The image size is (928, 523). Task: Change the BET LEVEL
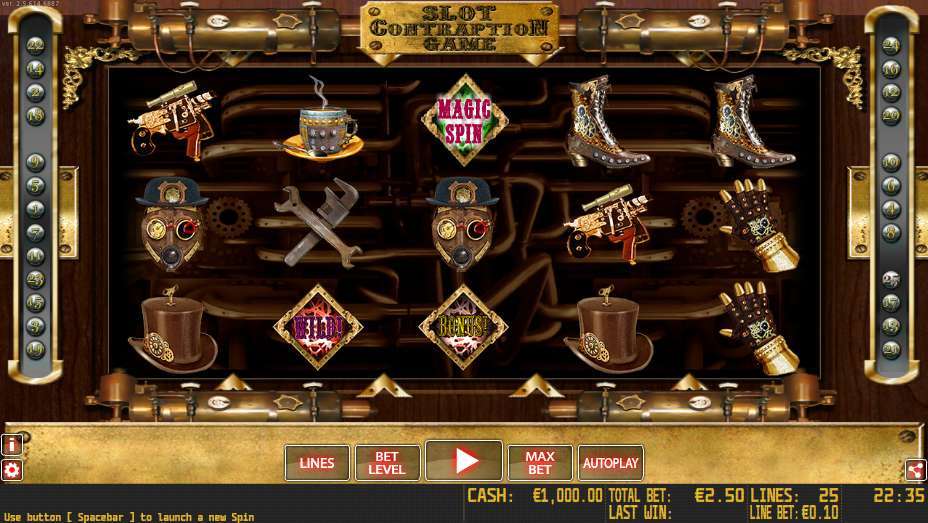point(387,463)
